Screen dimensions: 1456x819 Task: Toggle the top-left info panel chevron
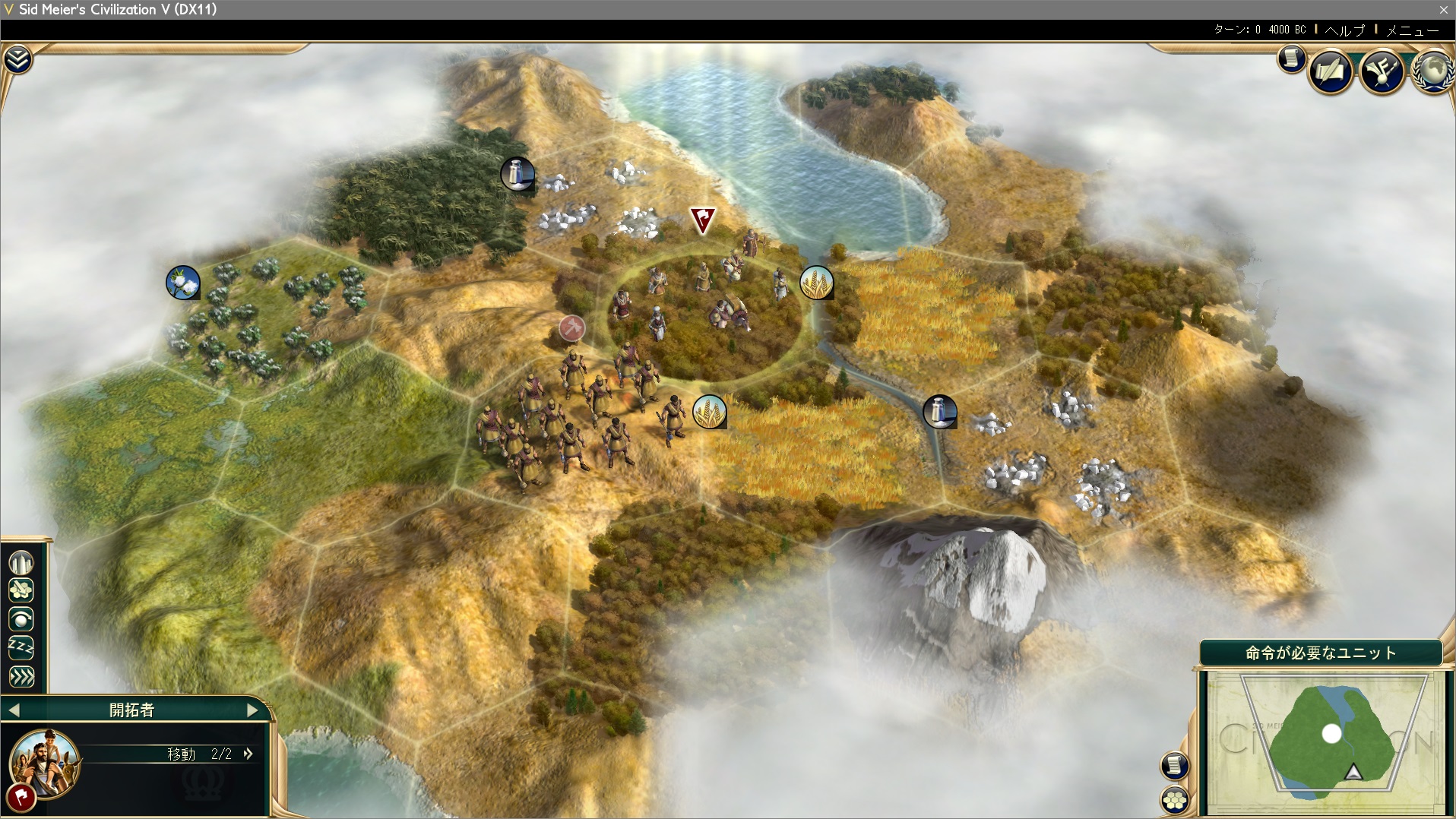click(x=17, y=59)
